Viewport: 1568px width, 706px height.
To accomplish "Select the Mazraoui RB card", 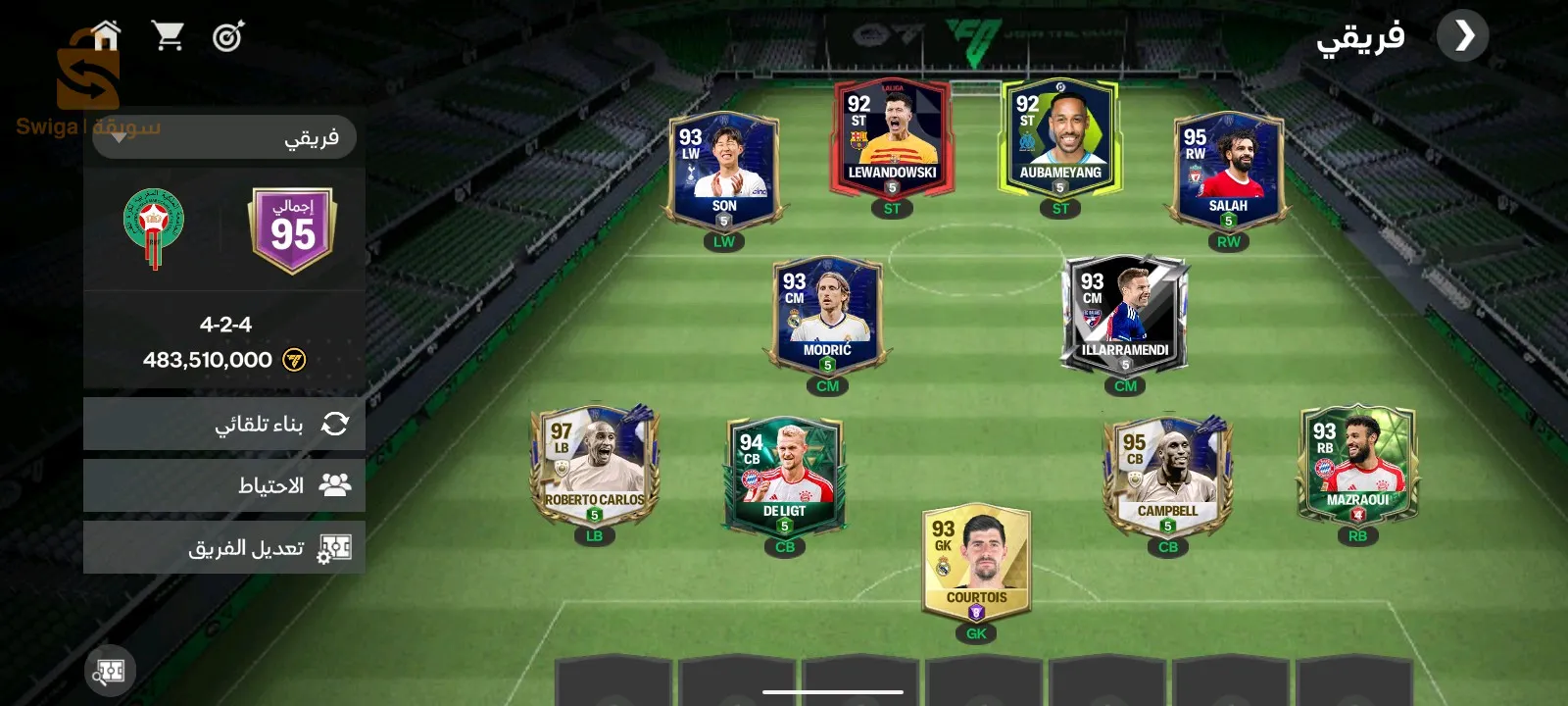I will (x=1357, y=466).
